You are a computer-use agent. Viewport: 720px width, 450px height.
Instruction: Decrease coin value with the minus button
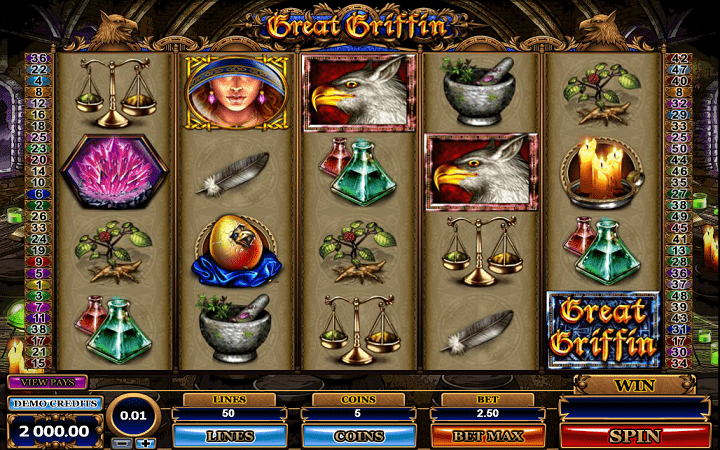120,443
